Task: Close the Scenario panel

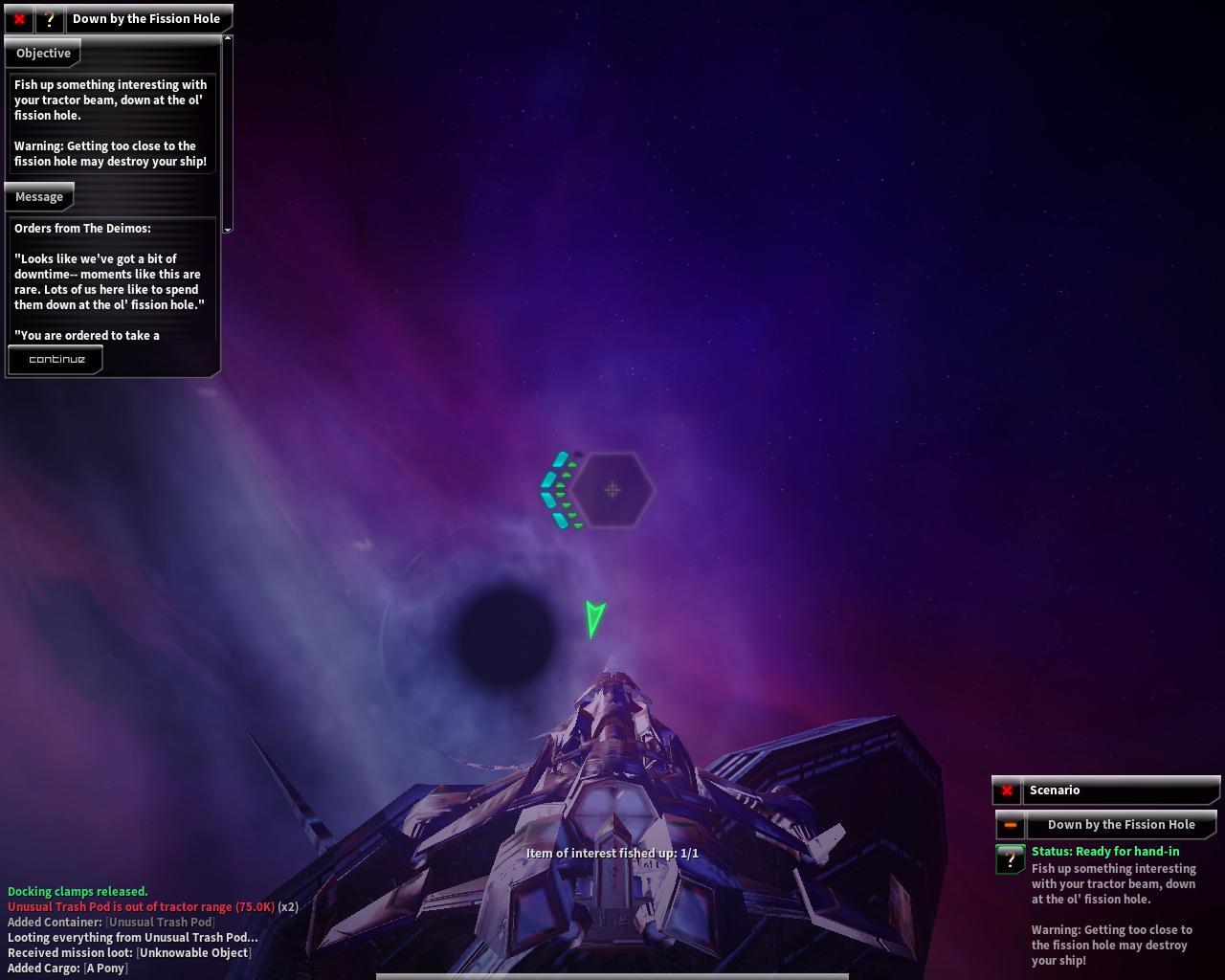Action: pos(1007,791)
